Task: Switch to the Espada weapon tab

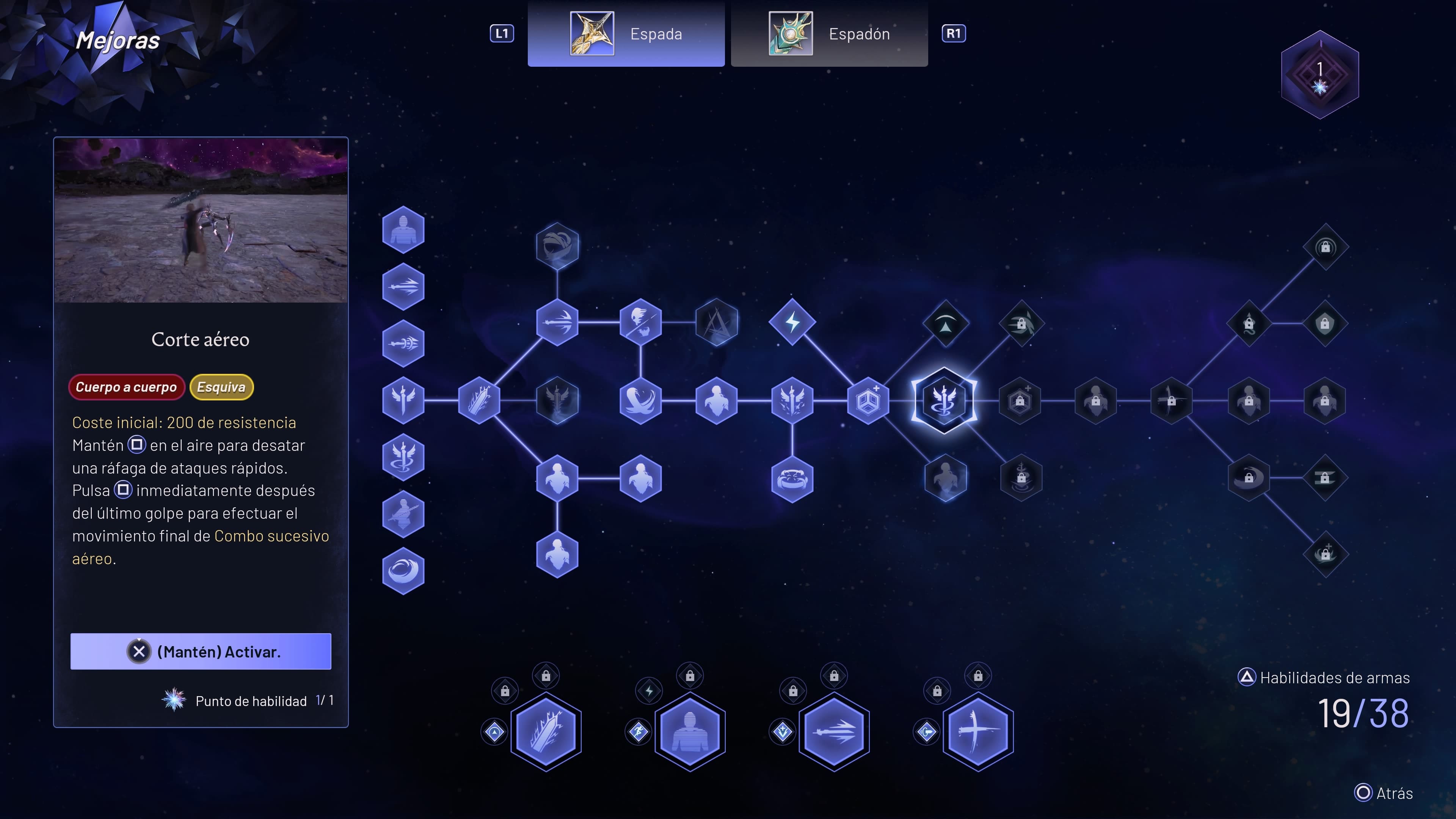Action: point(626,34)
